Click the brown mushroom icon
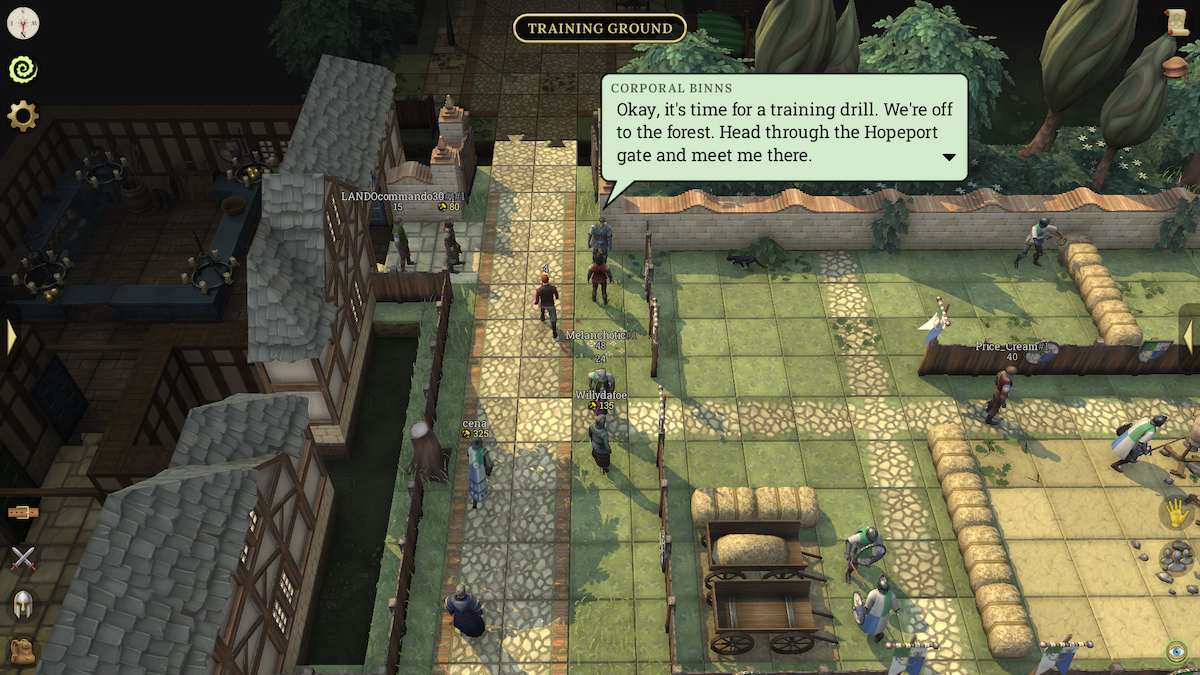 point(1177,66)
